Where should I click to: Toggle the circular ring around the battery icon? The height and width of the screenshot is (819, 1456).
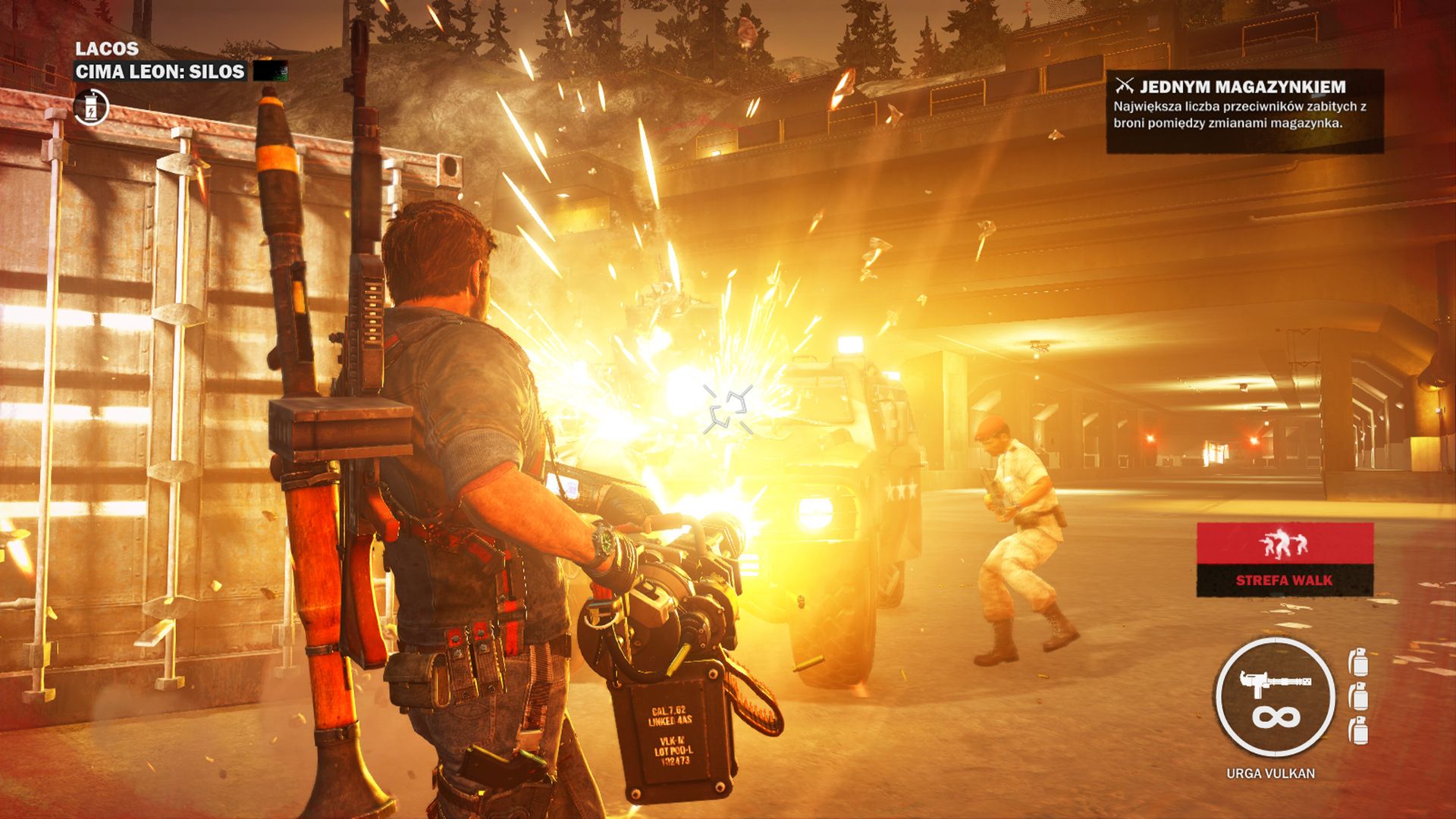[x=91, y=108]
